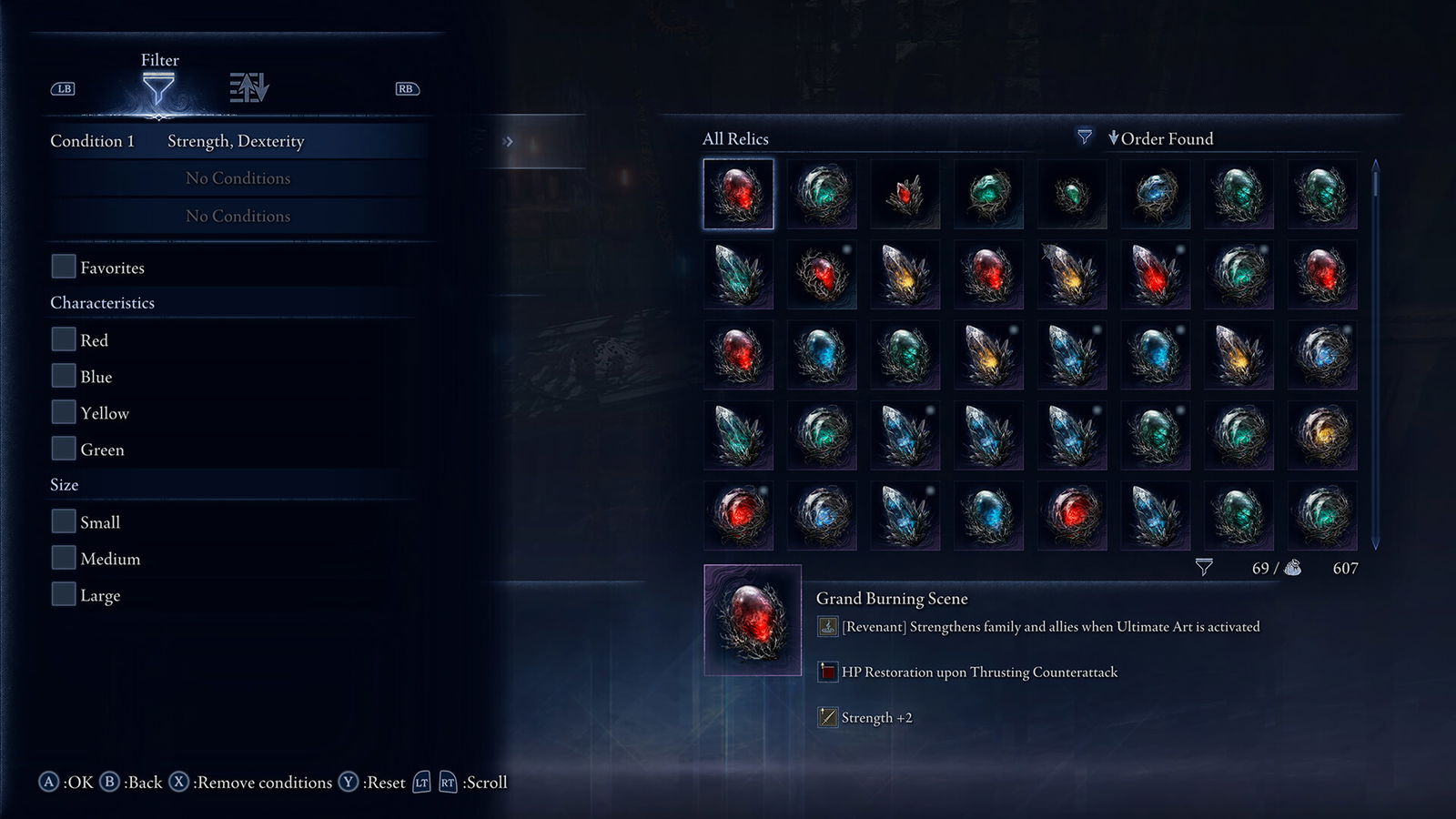Check the Red characteristics filter
The height and width of the screenshot is (819, 1456).
tap(63, 339)
